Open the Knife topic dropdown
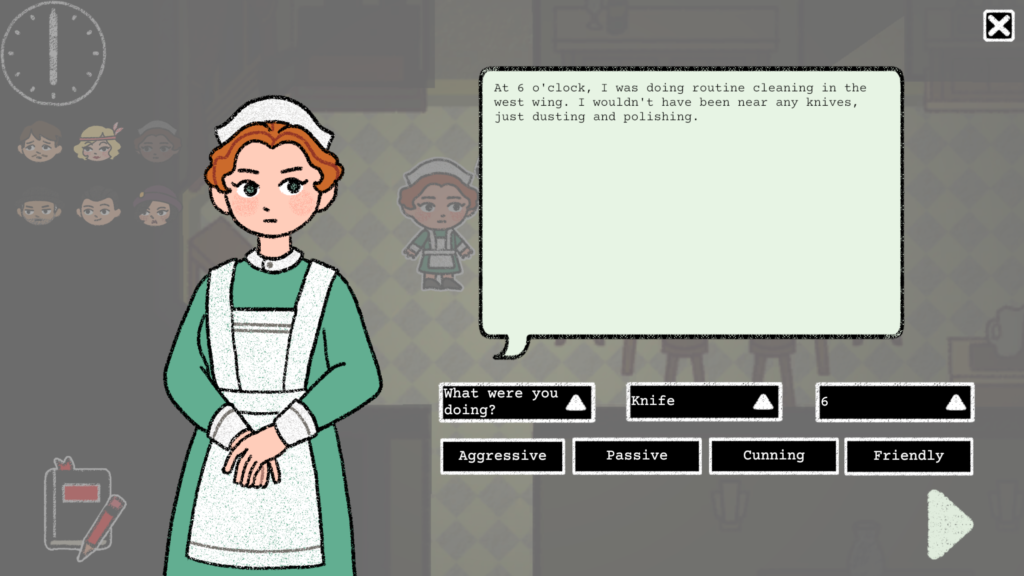The image size is (1024, 576). pos(703,402)
